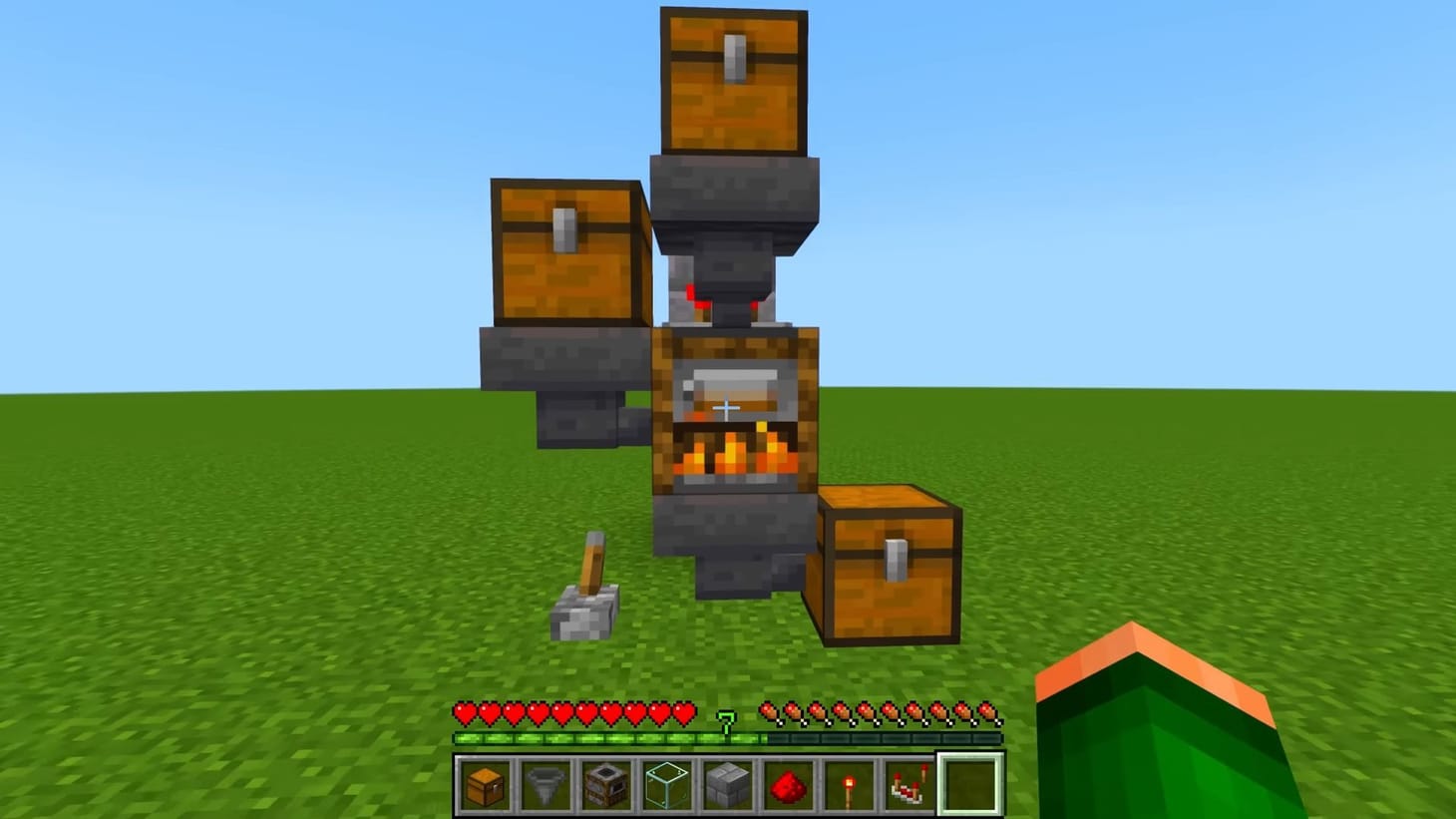Image resolution: width=1456 pixels, height=819 pixels.
Task: Click the first red heart in the health bar
Action: click(465, 710)
